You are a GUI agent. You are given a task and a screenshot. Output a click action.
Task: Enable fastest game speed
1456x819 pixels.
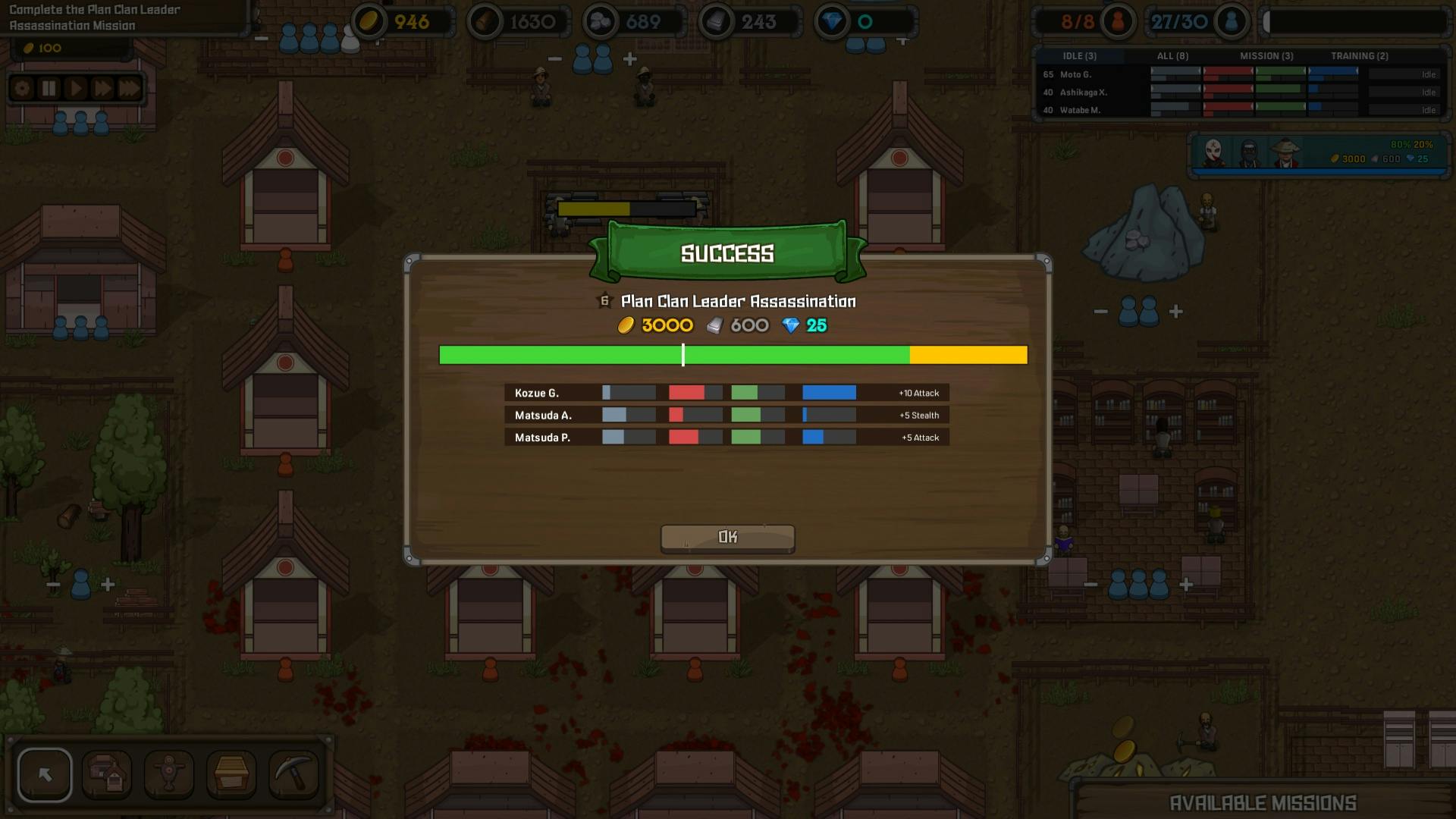coord(128,87)
